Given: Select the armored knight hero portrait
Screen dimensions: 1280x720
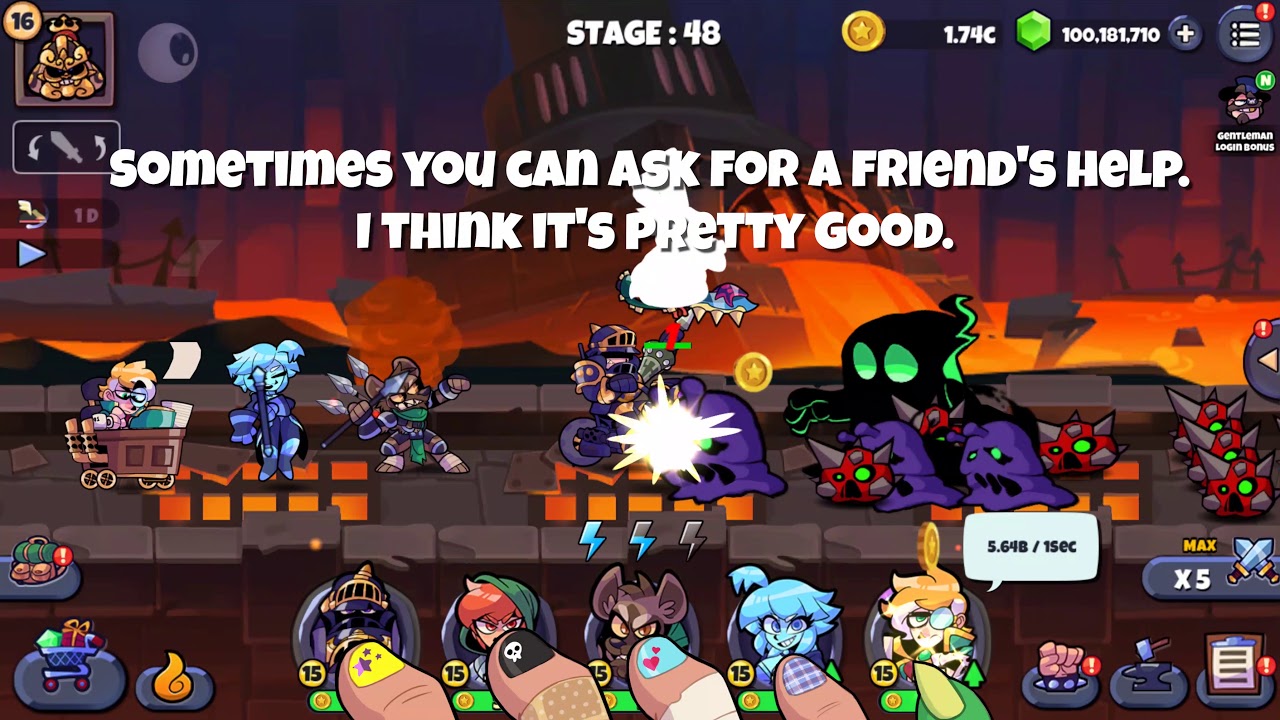Looking at the screenshot, I should tap(356, 620).
